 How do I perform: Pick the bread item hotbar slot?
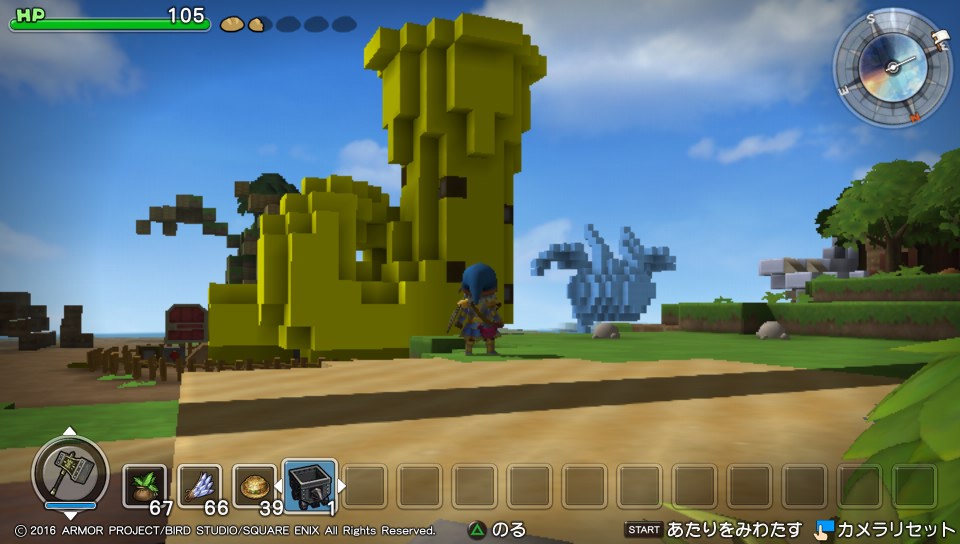254,485
